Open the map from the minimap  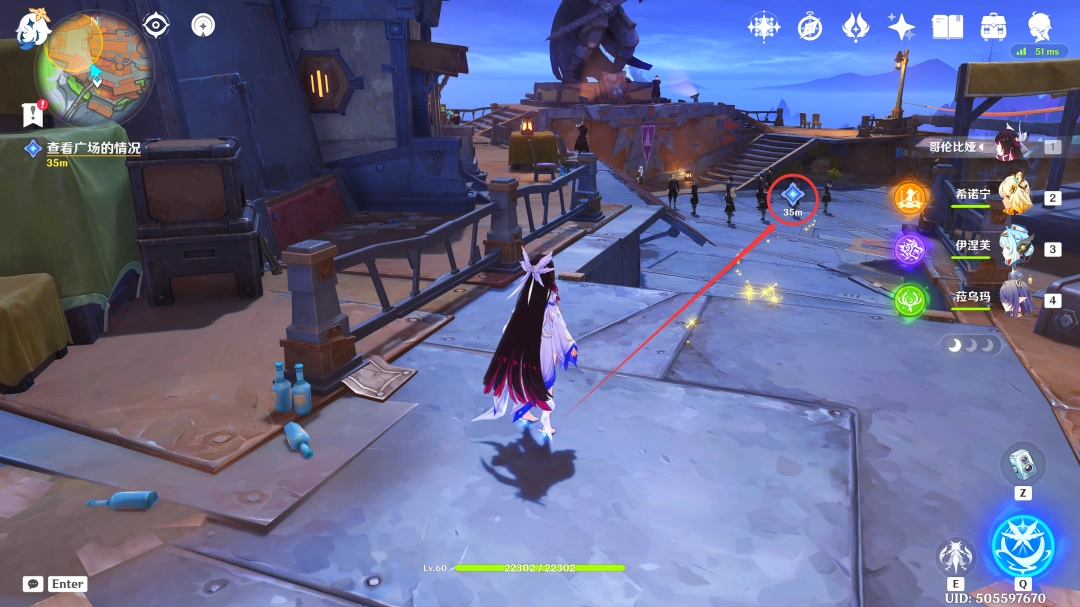(94, 68)
